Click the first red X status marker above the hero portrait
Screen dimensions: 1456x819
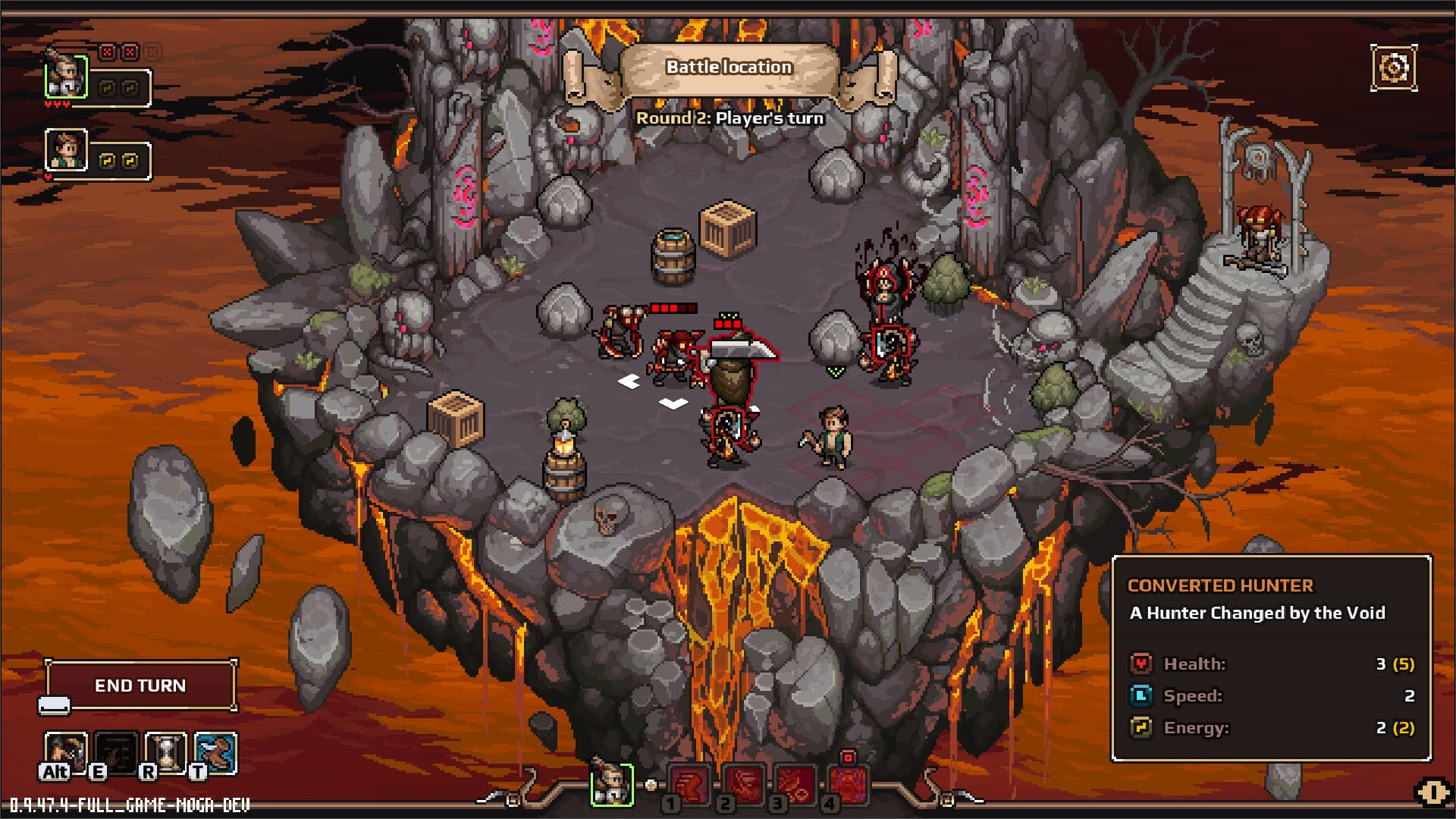tap(107, 52)
